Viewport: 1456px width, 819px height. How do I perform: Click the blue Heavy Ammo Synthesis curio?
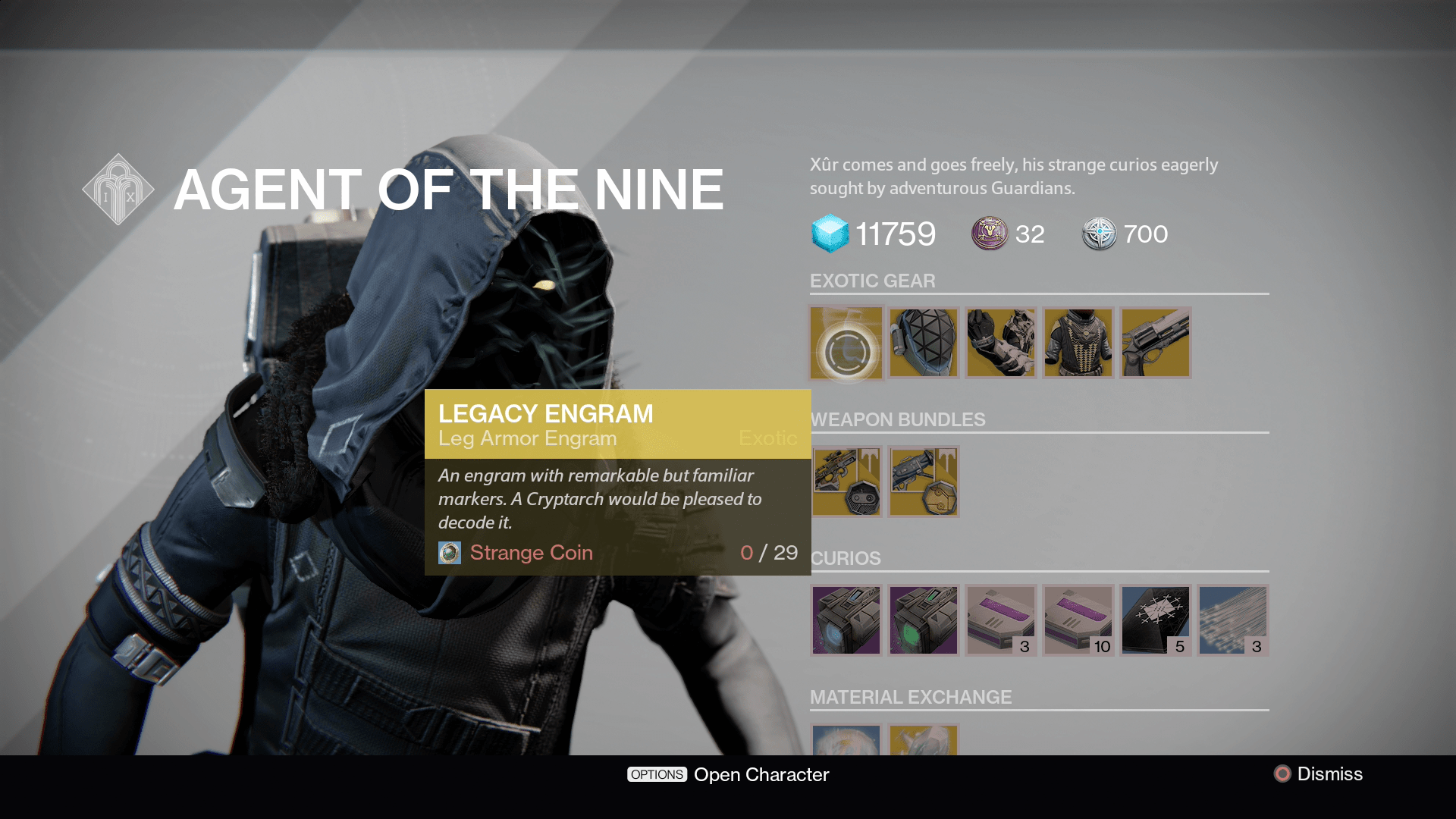[846, 620]
